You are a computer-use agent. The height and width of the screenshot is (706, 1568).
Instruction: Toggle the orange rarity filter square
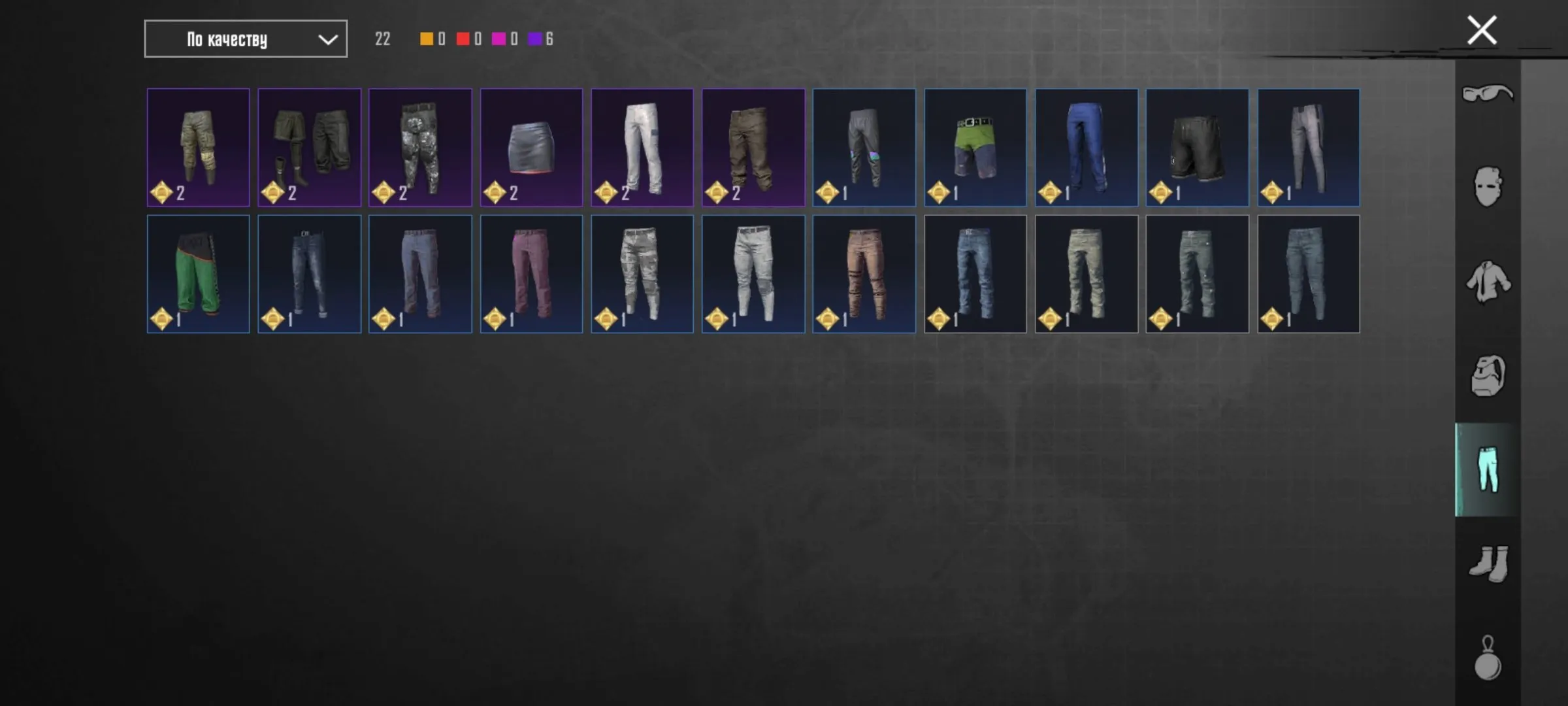[425, 39]
